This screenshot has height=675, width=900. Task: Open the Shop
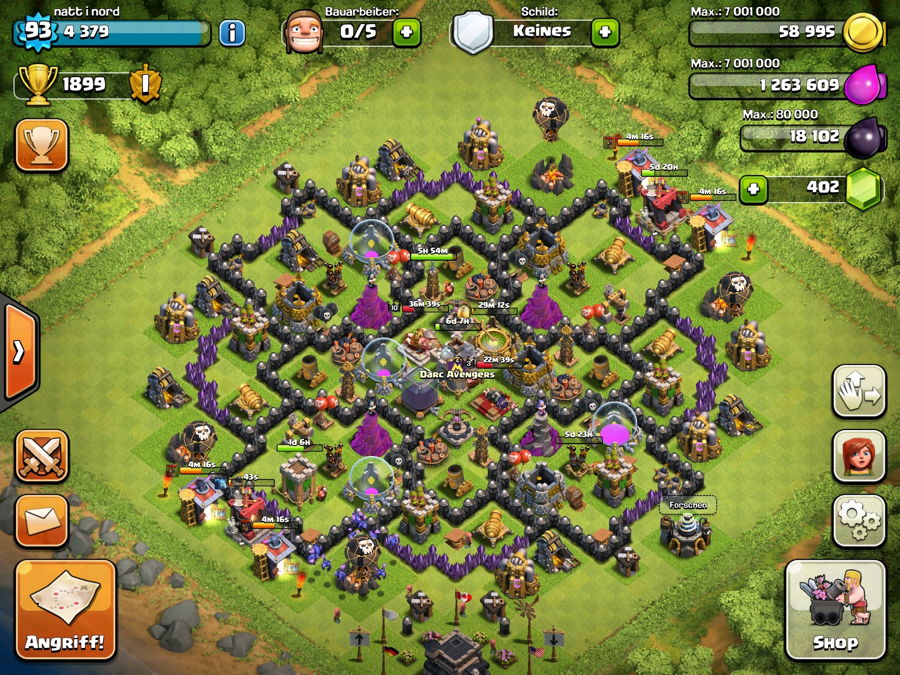[x=834, y=609]
